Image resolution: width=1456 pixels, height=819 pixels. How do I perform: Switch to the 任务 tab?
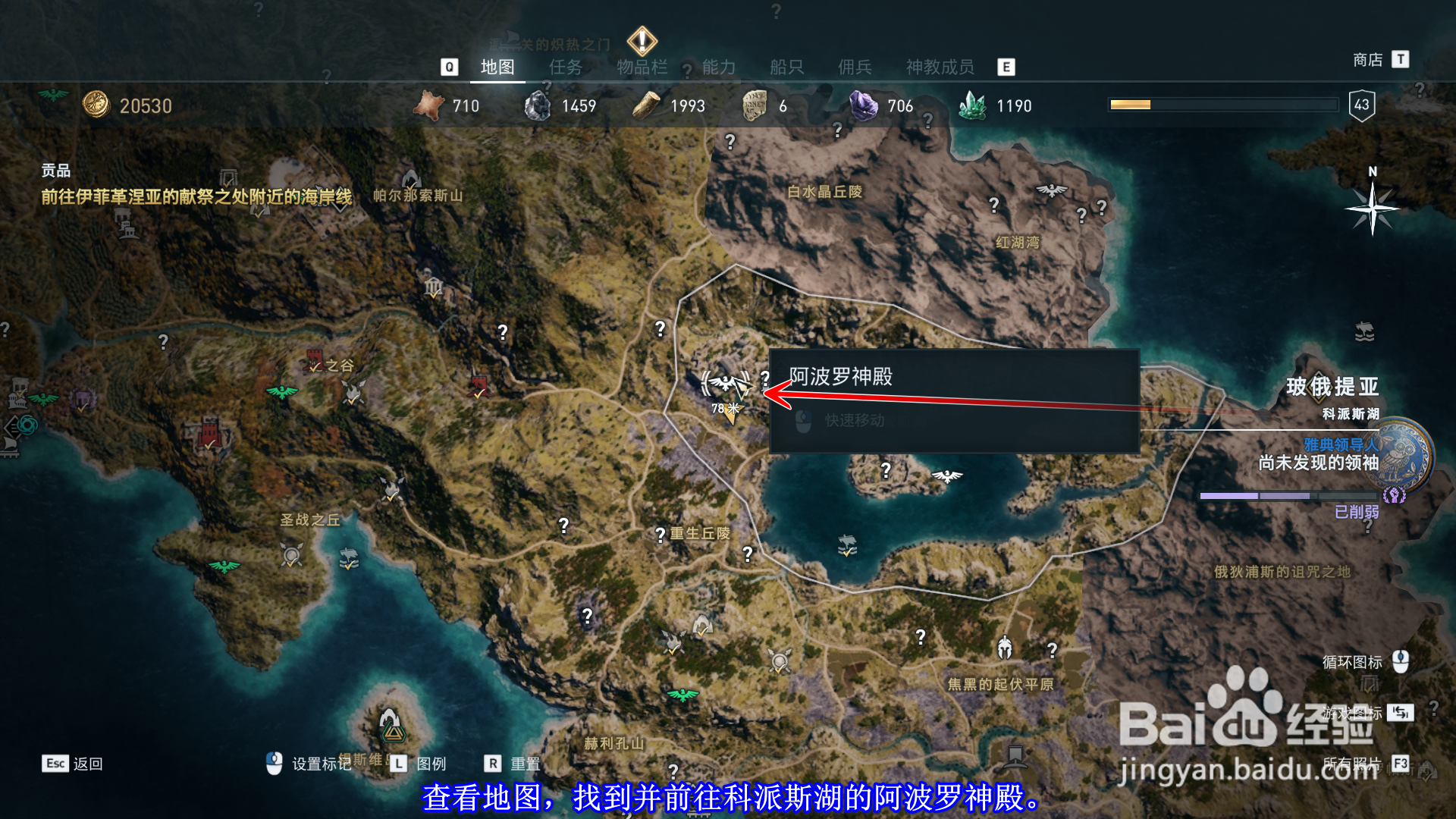(564, 68)
